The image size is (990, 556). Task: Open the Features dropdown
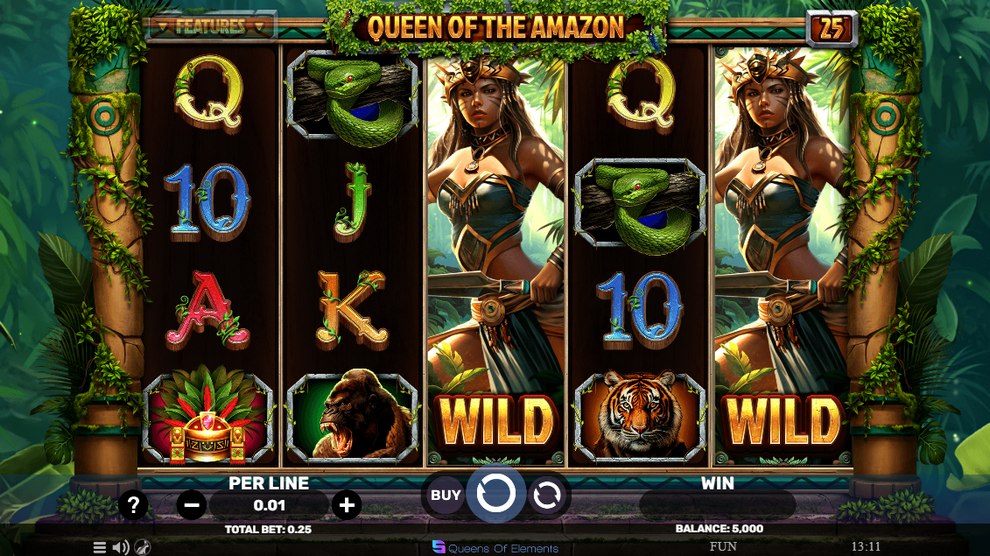coord(209,26)
